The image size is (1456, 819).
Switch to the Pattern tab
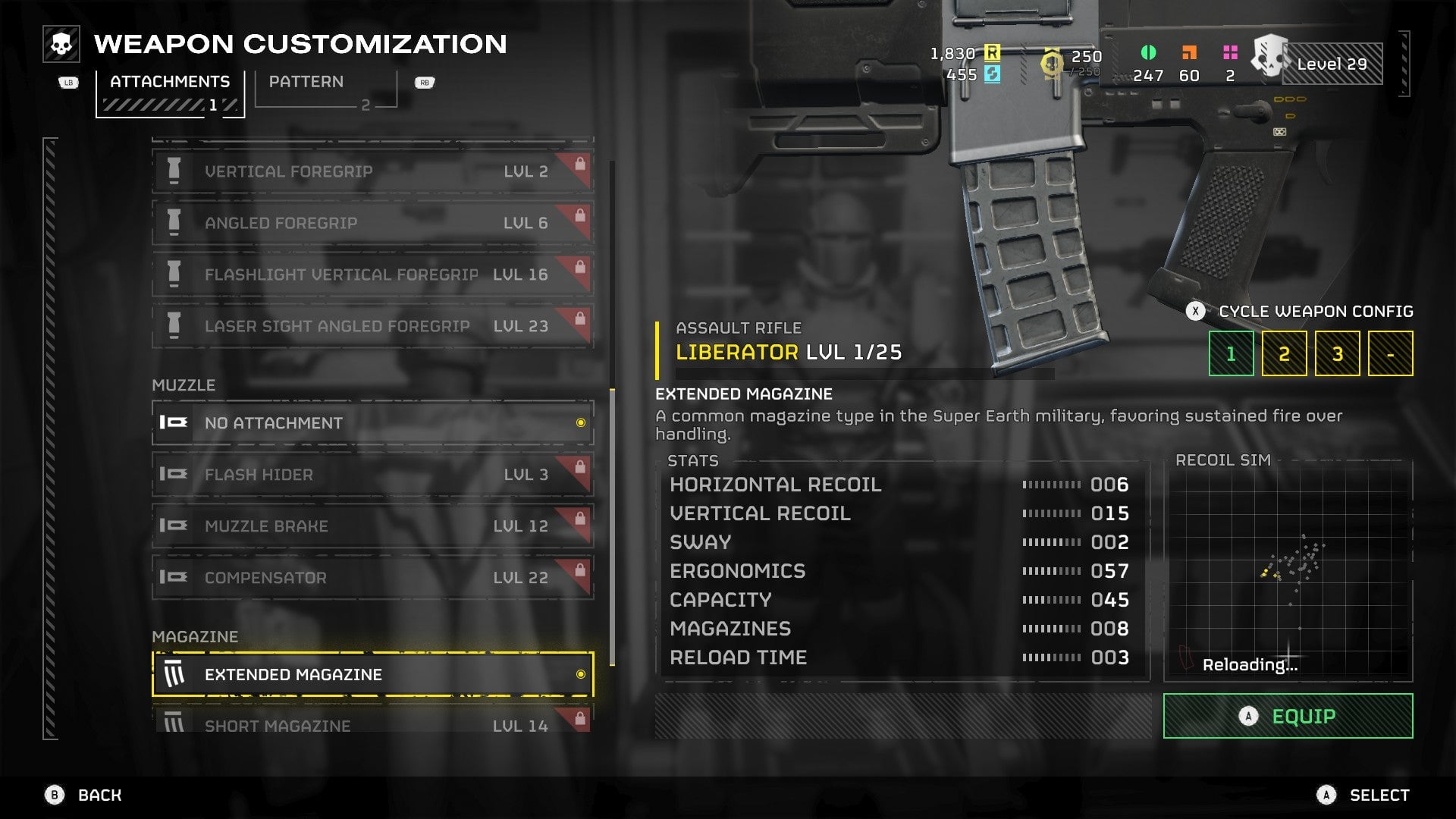tap(307, 82)
